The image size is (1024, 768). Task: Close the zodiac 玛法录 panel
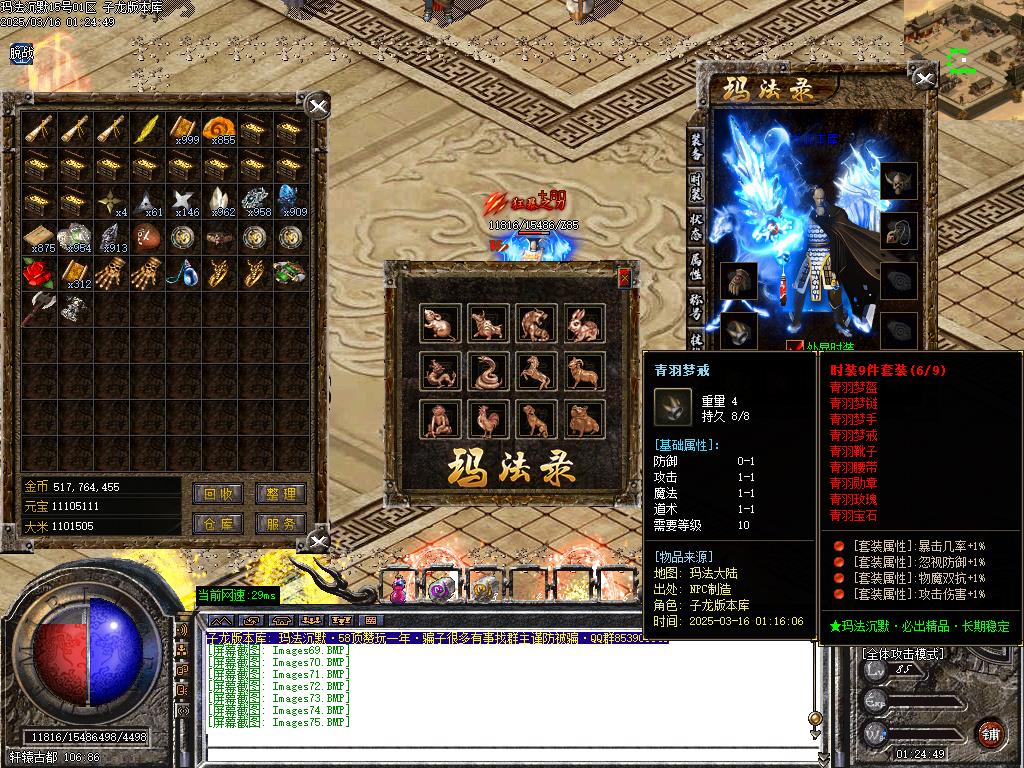click(x=625, y=278)
